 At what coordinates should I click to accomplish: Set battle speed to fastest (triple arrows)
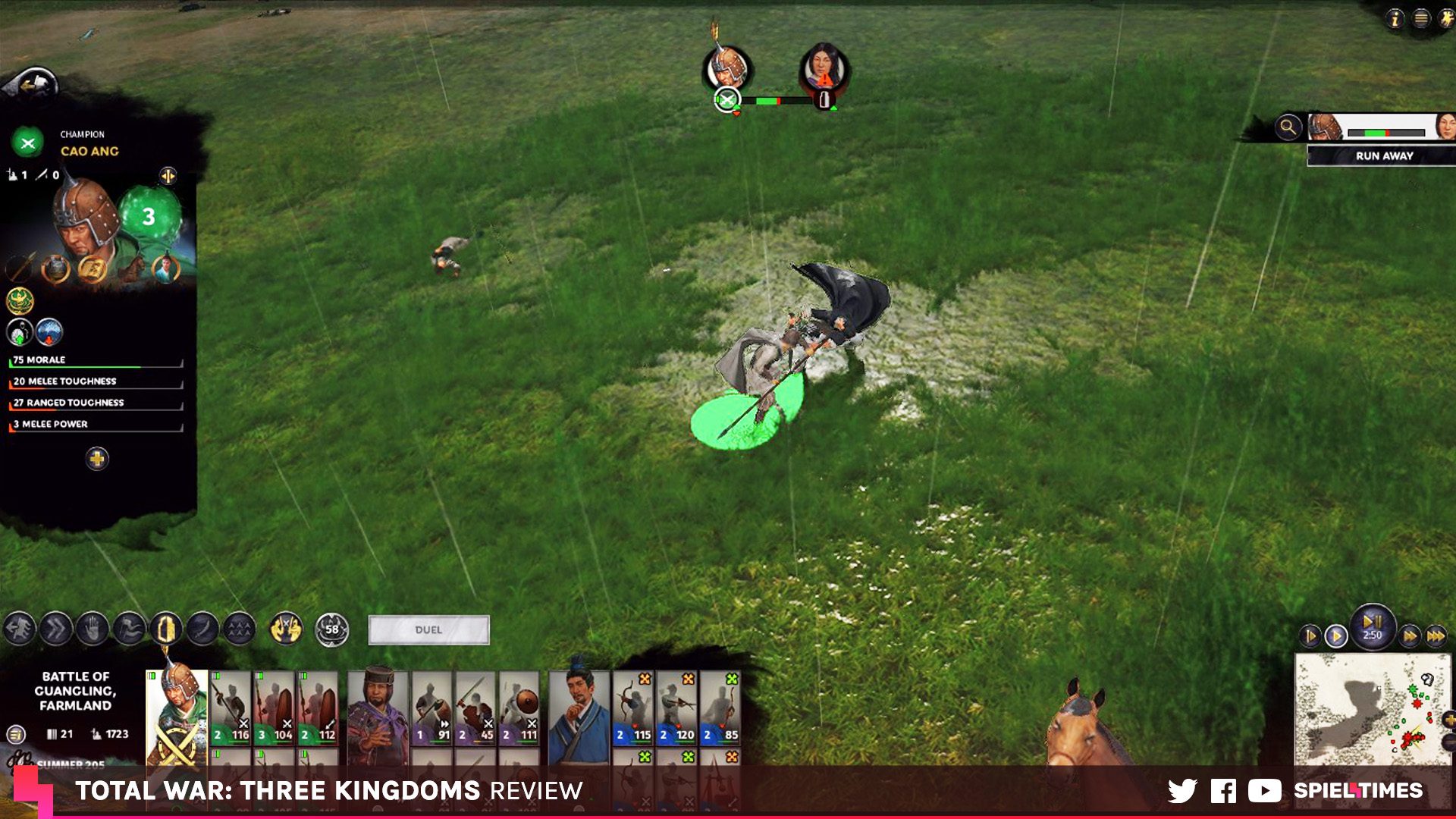pos(1436,635)
